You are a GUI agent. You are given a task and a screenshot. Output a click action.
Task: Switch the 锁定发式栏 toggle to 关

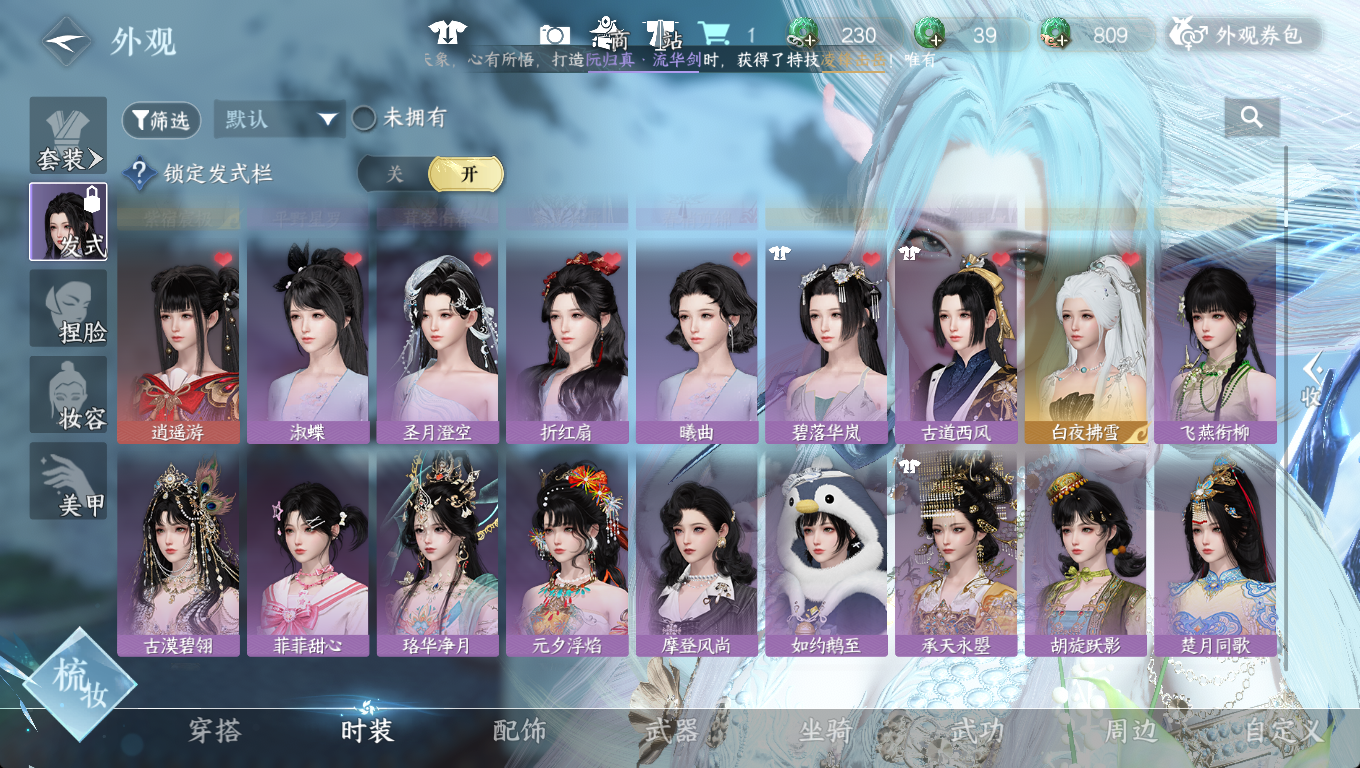395,174
